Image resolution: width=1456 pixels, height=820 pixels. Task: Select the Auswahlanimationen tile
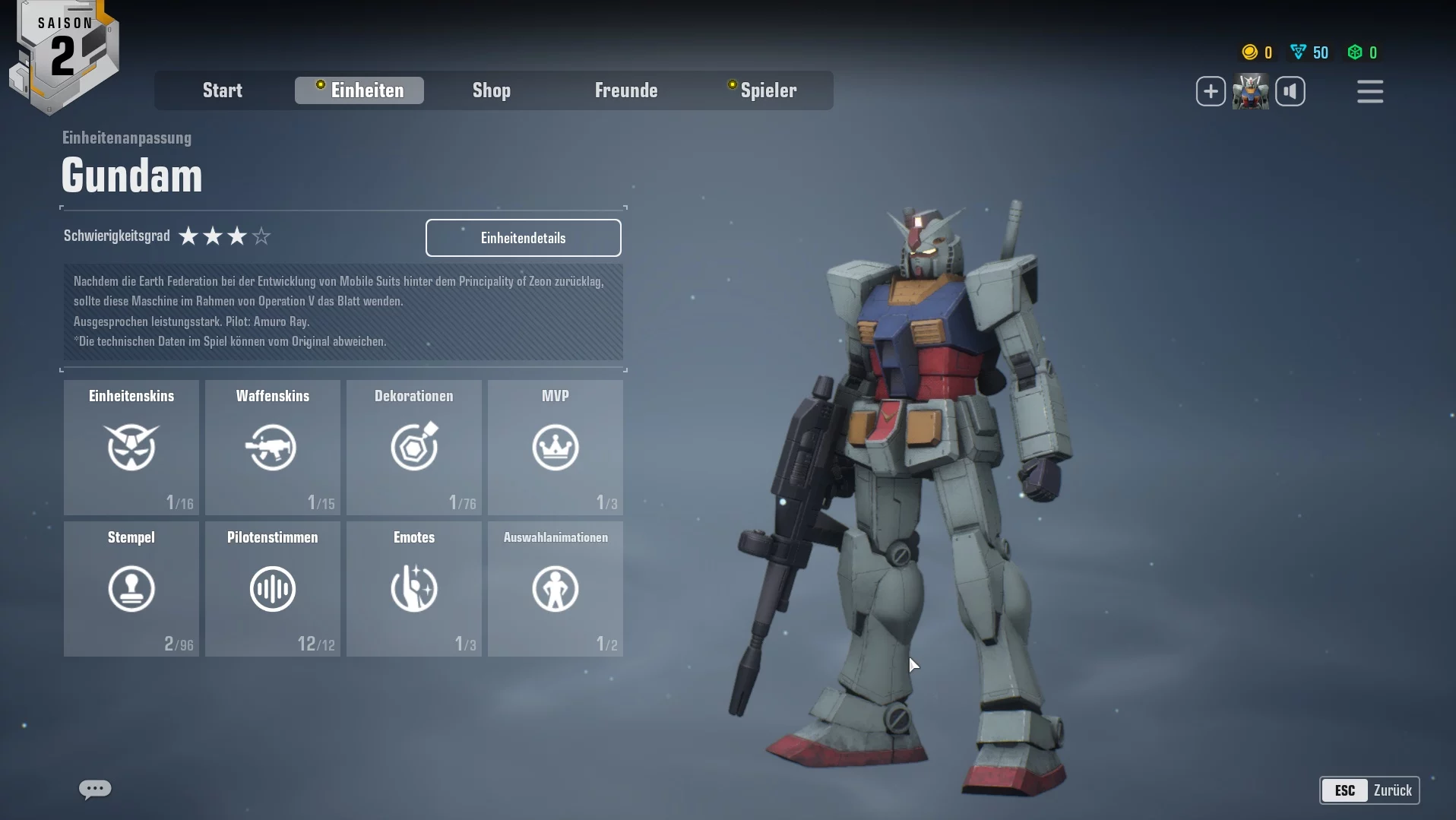coord(555,589)
